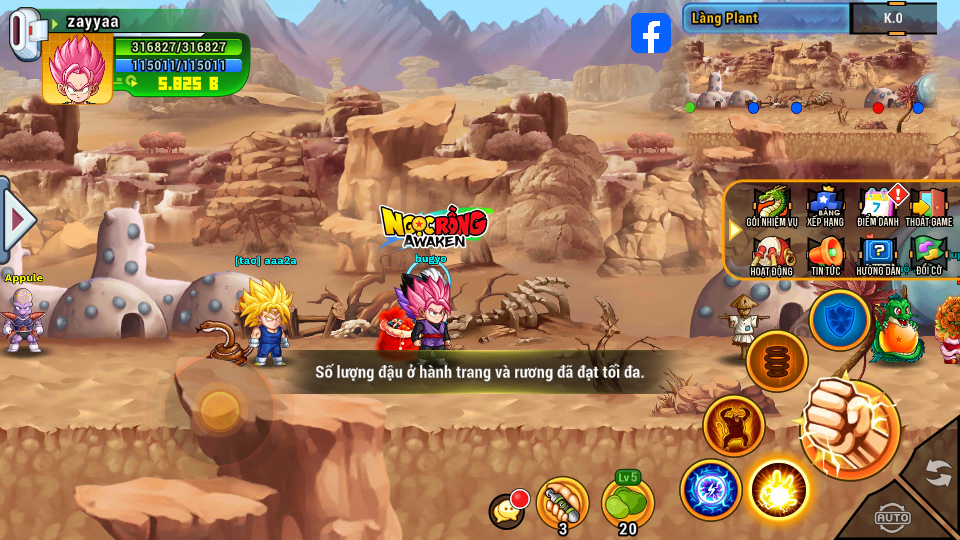This screenshot has width=960, height=540.
Task: Open the Tin Tức news megaphone
Action: 825,253
